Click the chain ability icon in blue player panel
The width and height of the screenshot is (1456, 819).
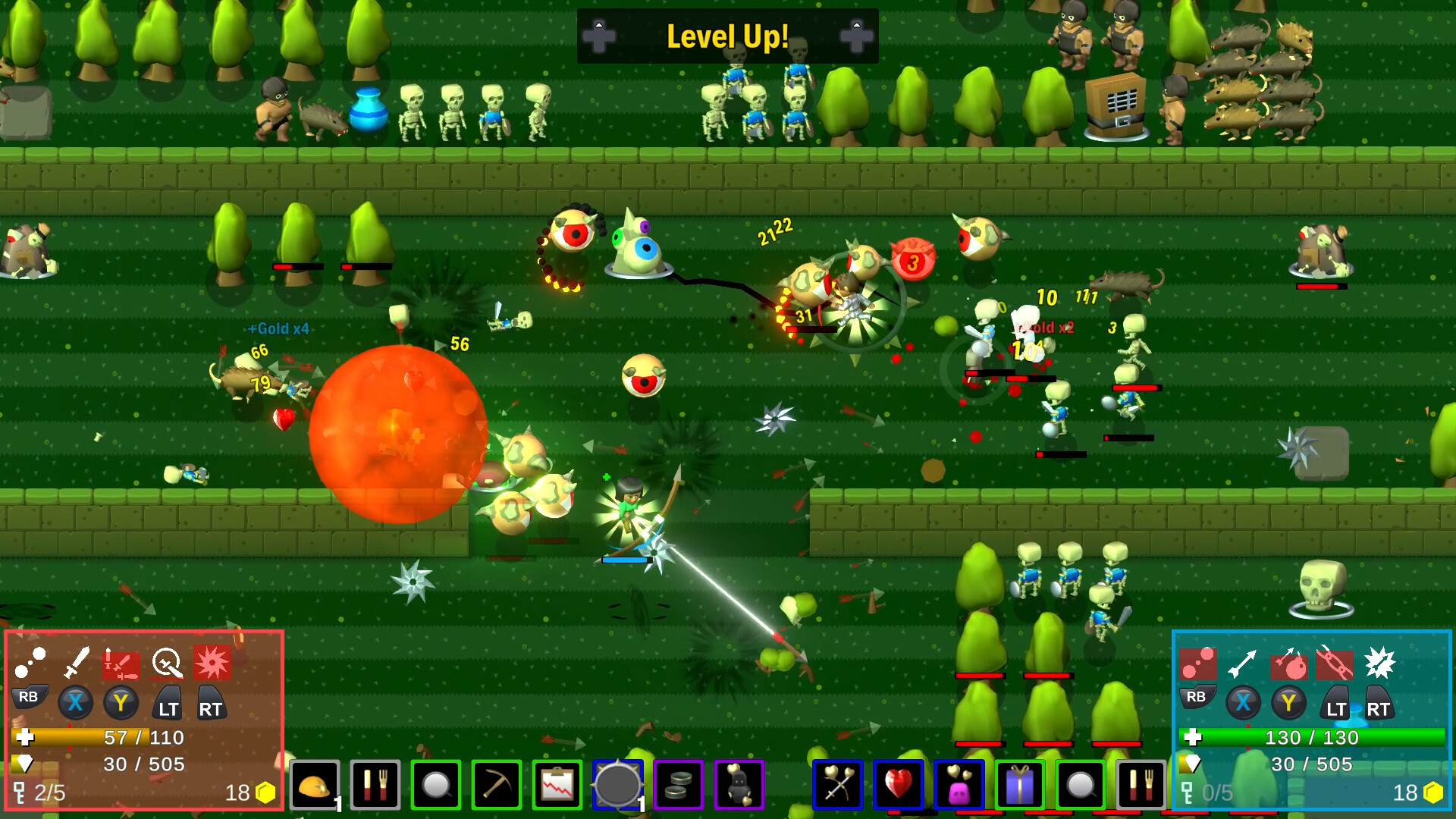1333,666
